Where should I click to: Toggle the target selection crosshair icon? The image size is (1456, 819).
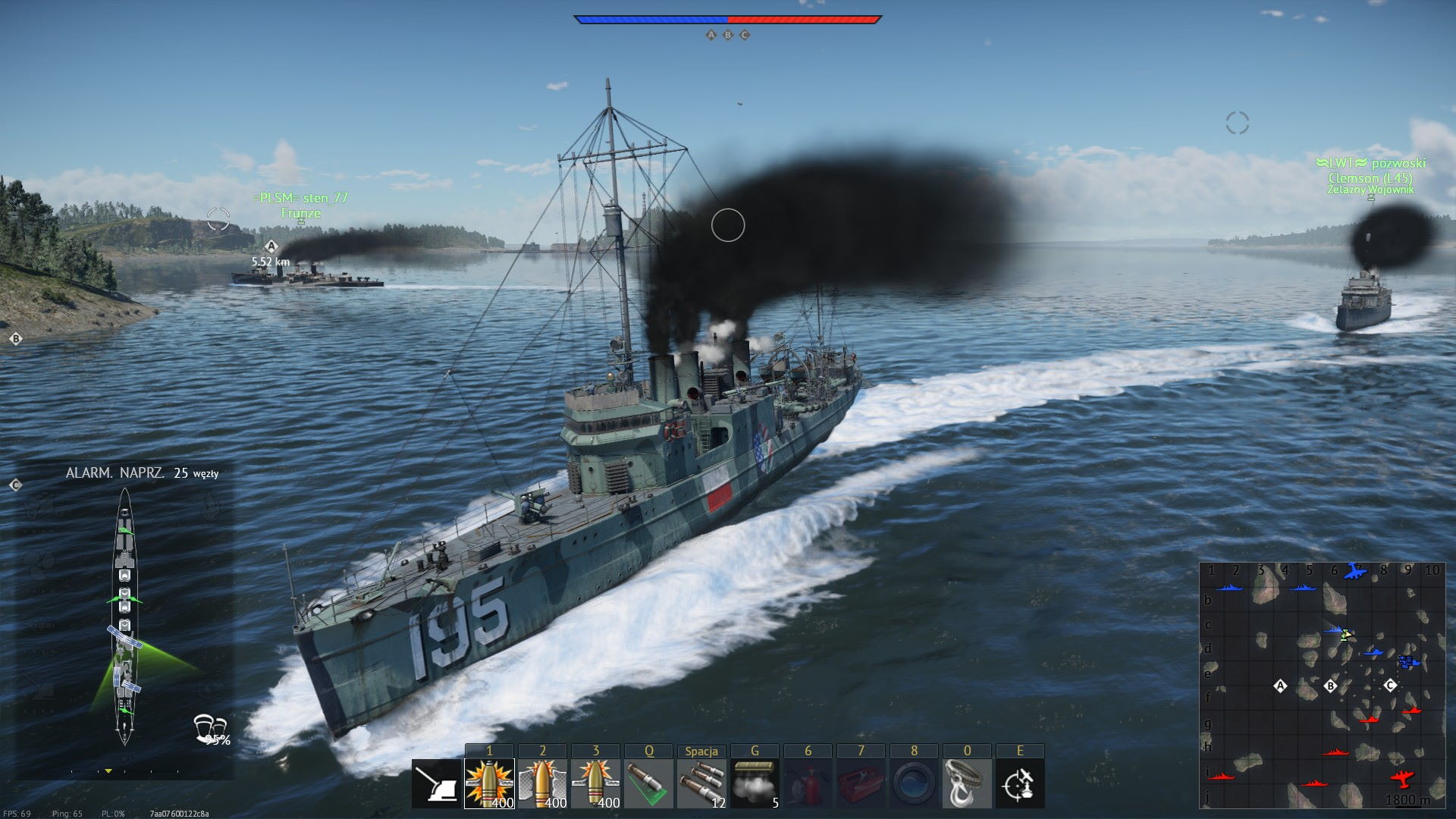(x=1020, y=784)
